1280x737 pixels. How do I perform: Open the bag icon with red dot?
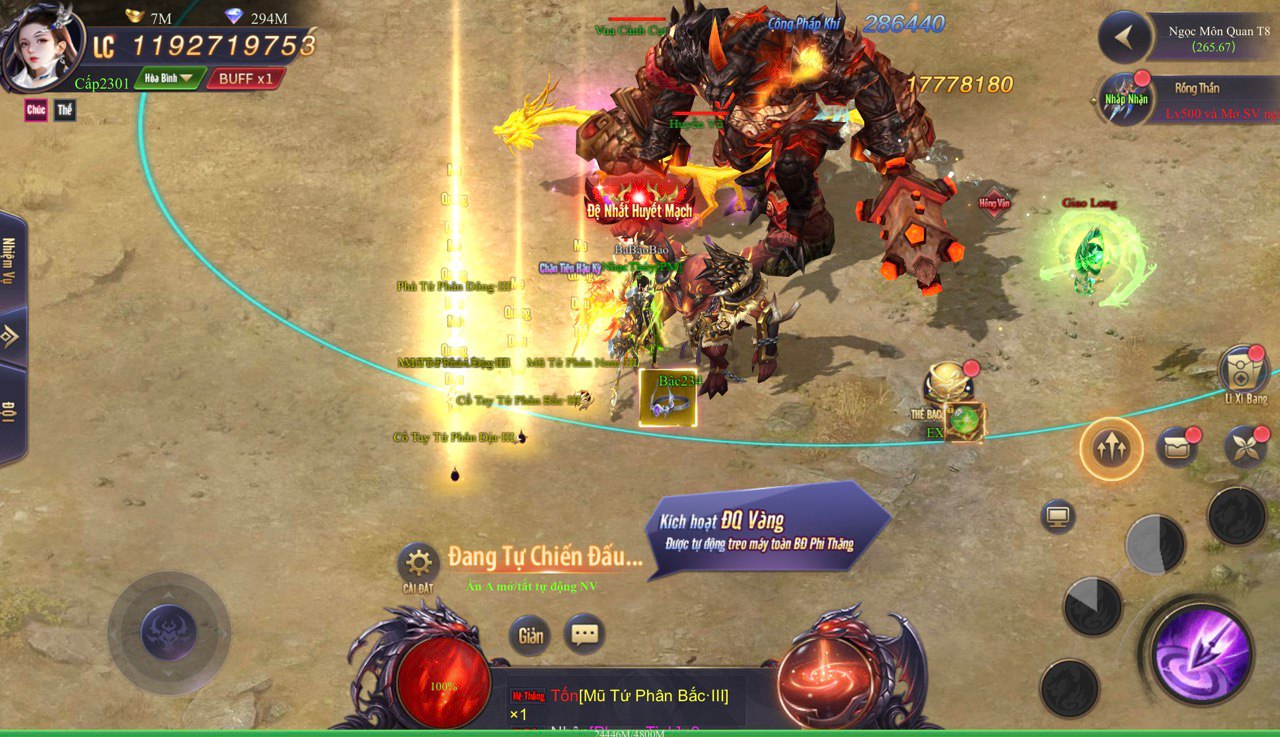(1177, 447)
